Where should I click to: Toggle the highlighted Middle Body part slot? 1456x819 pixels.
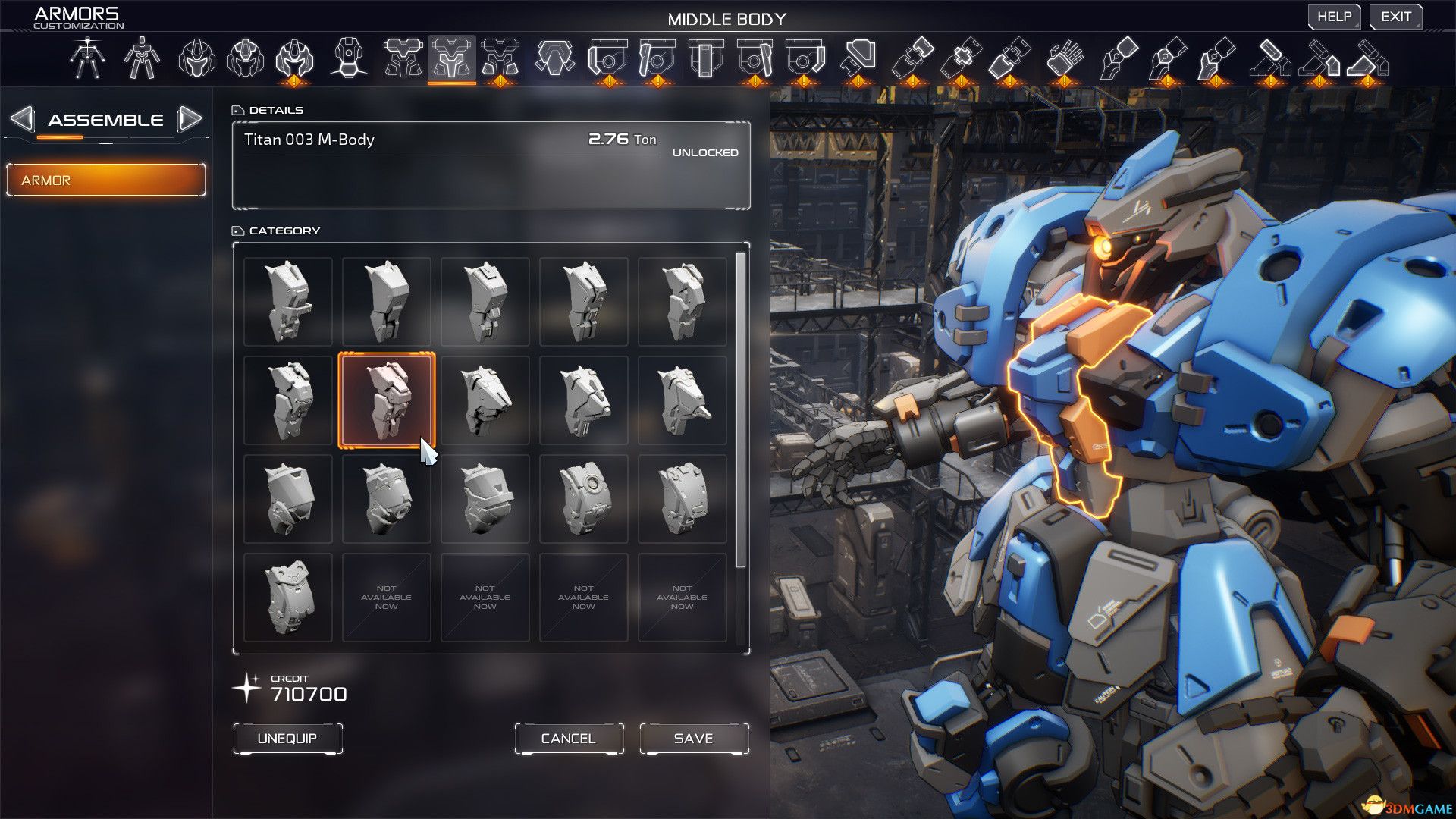pos(453,57)
